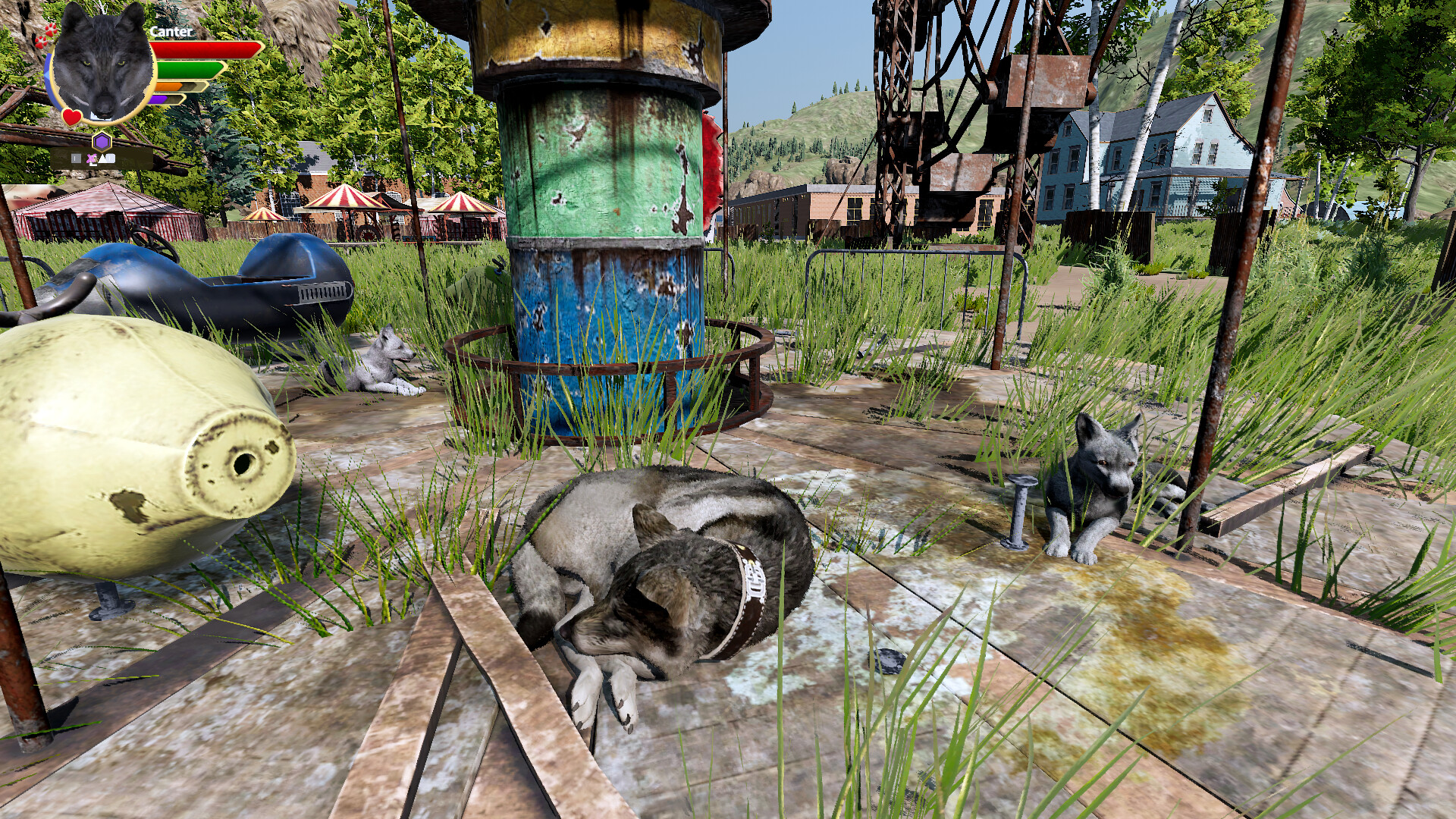Click the orange hunger bar
Screen dimensions: 1456x819
(168, 87)
